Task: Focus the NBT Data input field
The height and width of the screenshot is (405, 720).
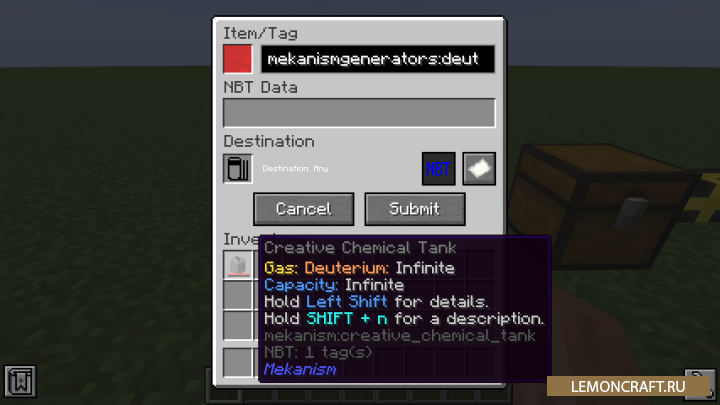Action: click(x=359, y=113)
